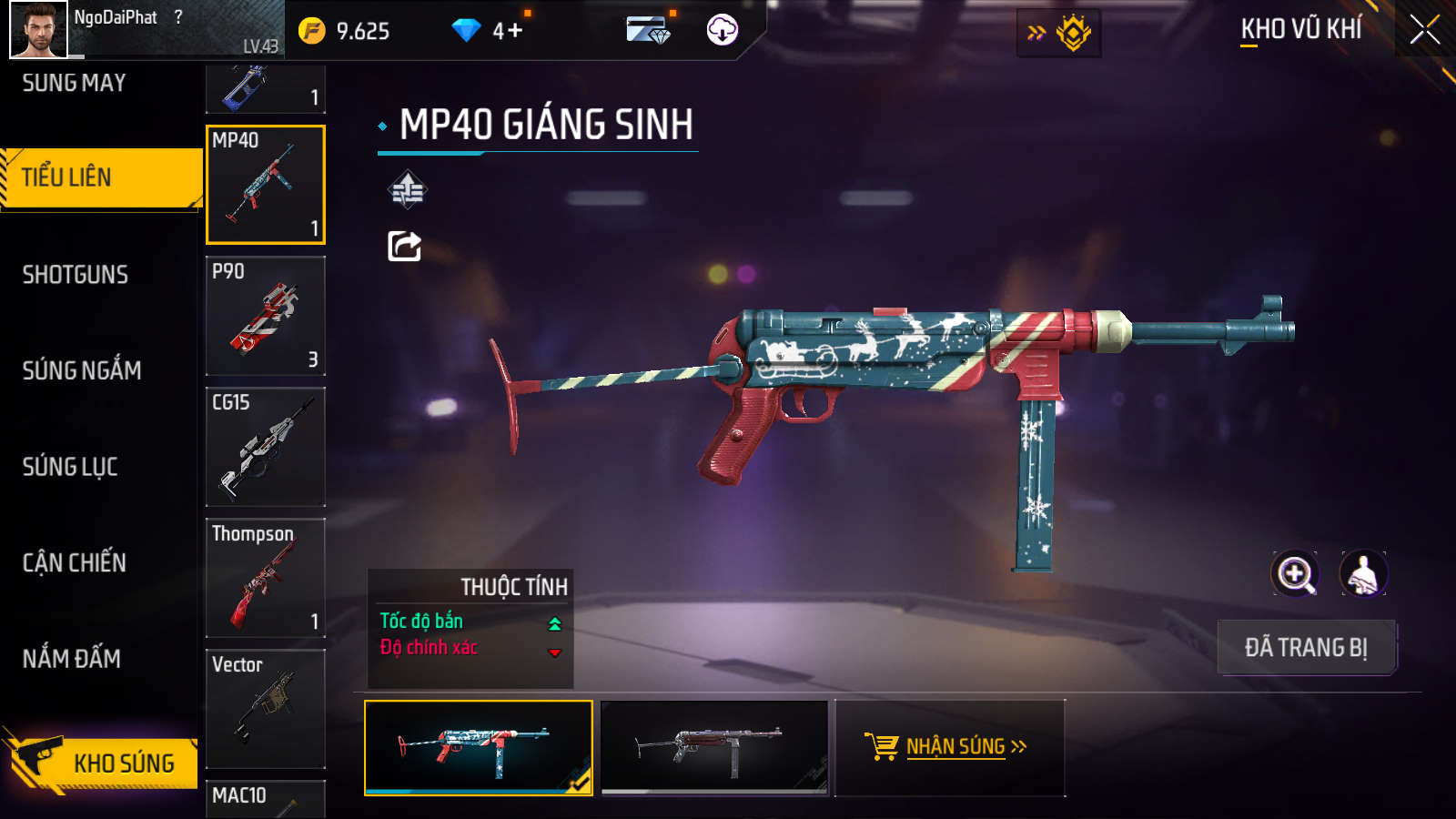Viewport: 1456px width, 819px height.
Task: Click the MP40 weapon slot
Action: point(266,185)
